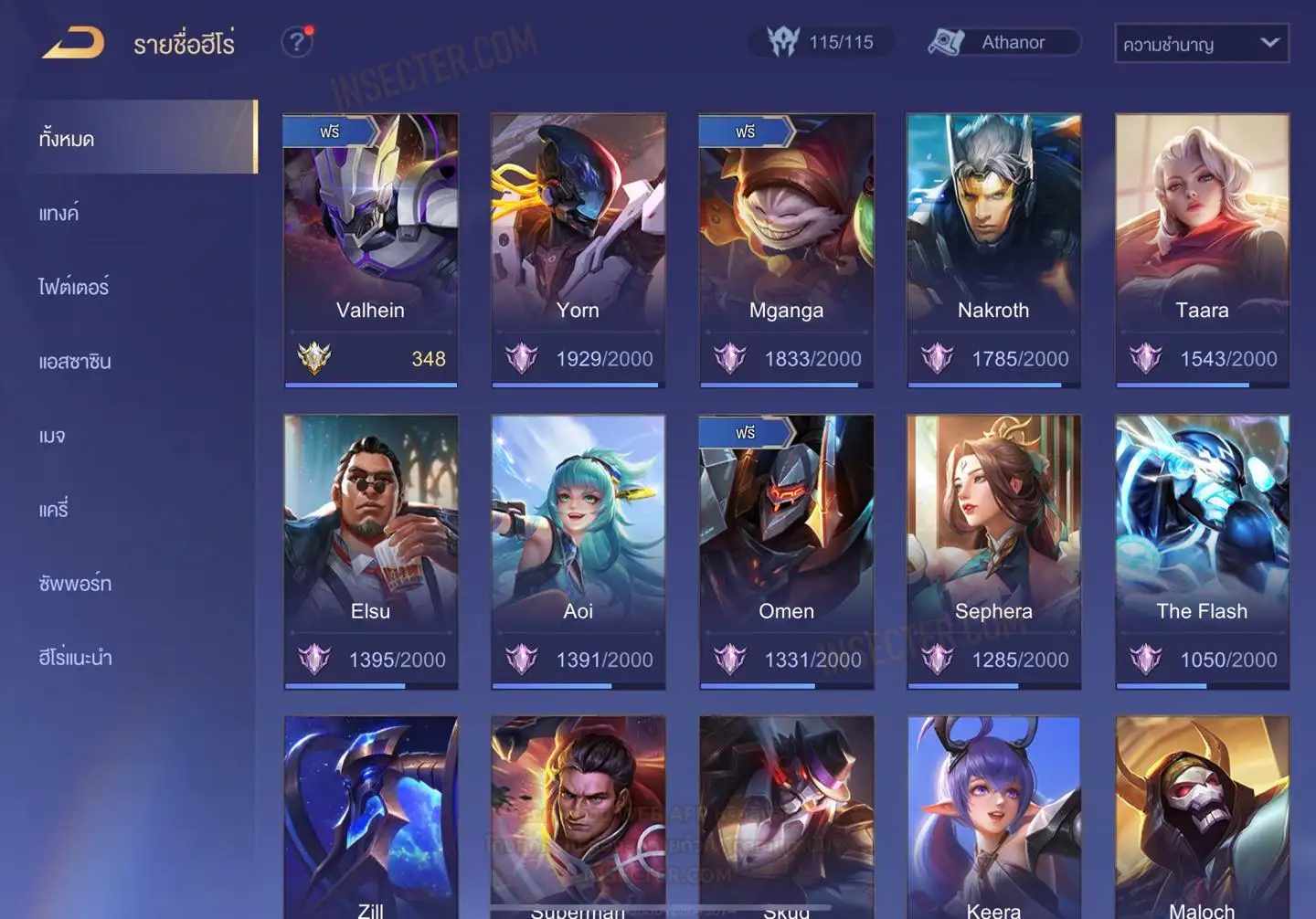Viewport: 1316px width, 919px height.
Task: Open the question mark help icon
Action: [x=296, y=42]
